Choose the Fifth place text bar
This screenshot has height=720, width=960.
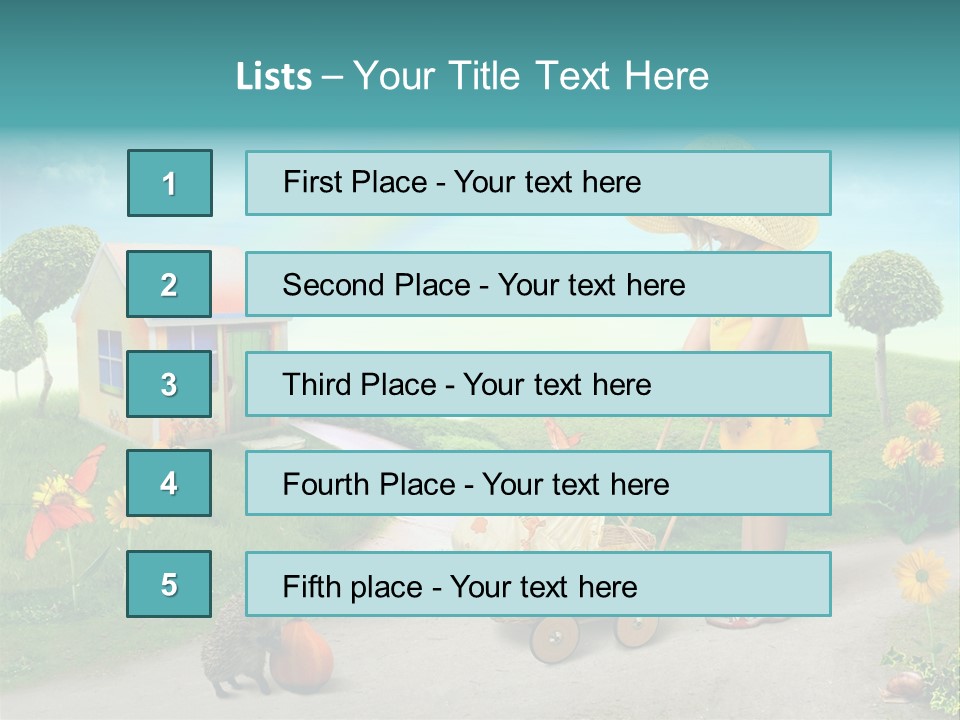538,584
